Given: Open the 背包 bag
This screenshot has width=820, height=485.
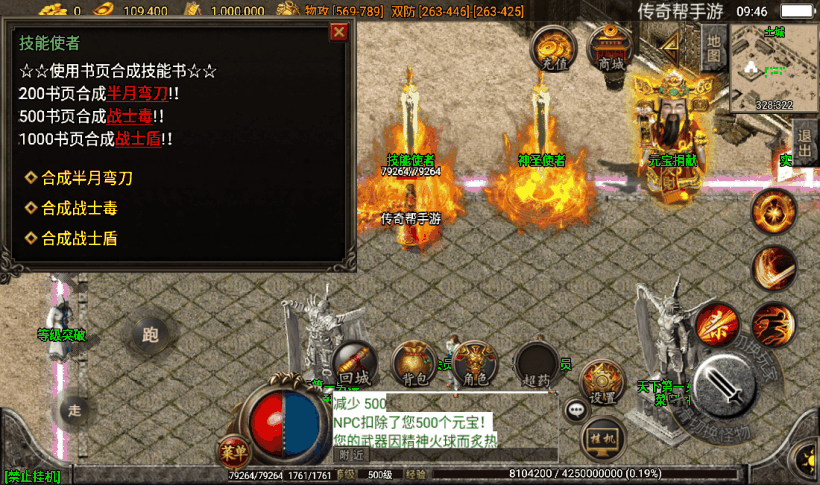Looking at the screenshot, I should pyautogui.click(x=413, y=364).
